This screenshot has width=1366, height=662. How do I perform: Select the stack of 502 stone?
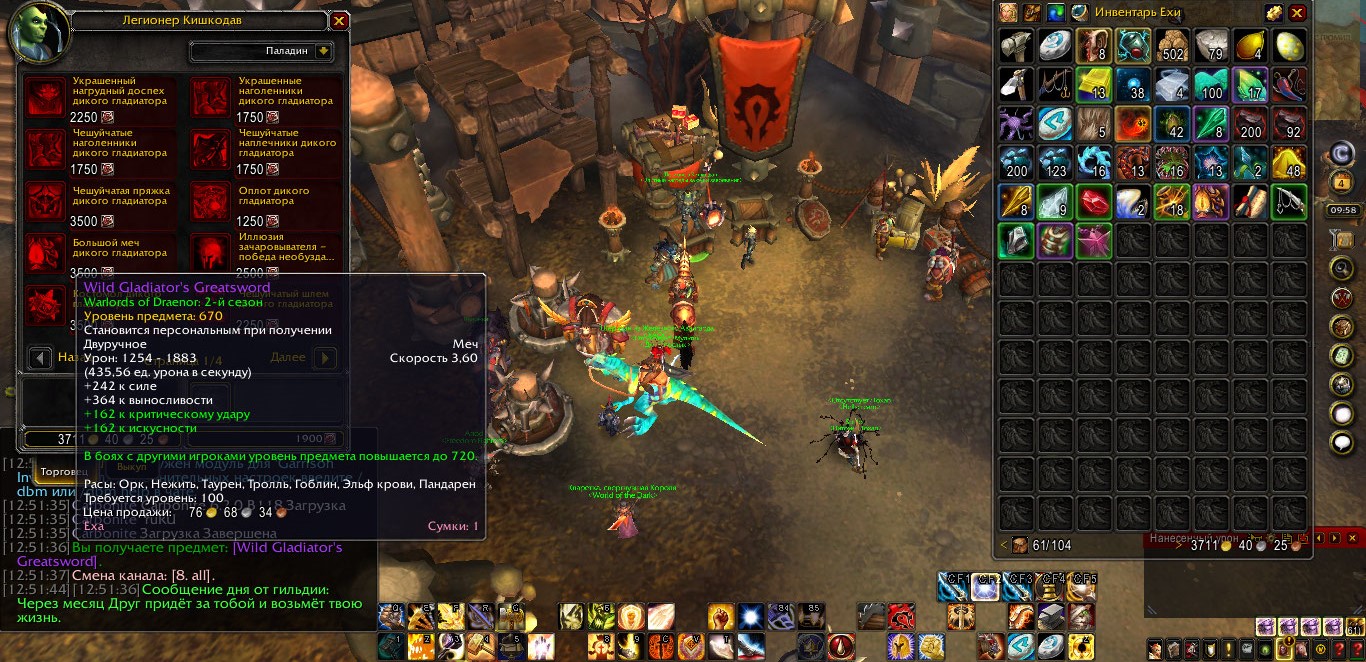1171,46
